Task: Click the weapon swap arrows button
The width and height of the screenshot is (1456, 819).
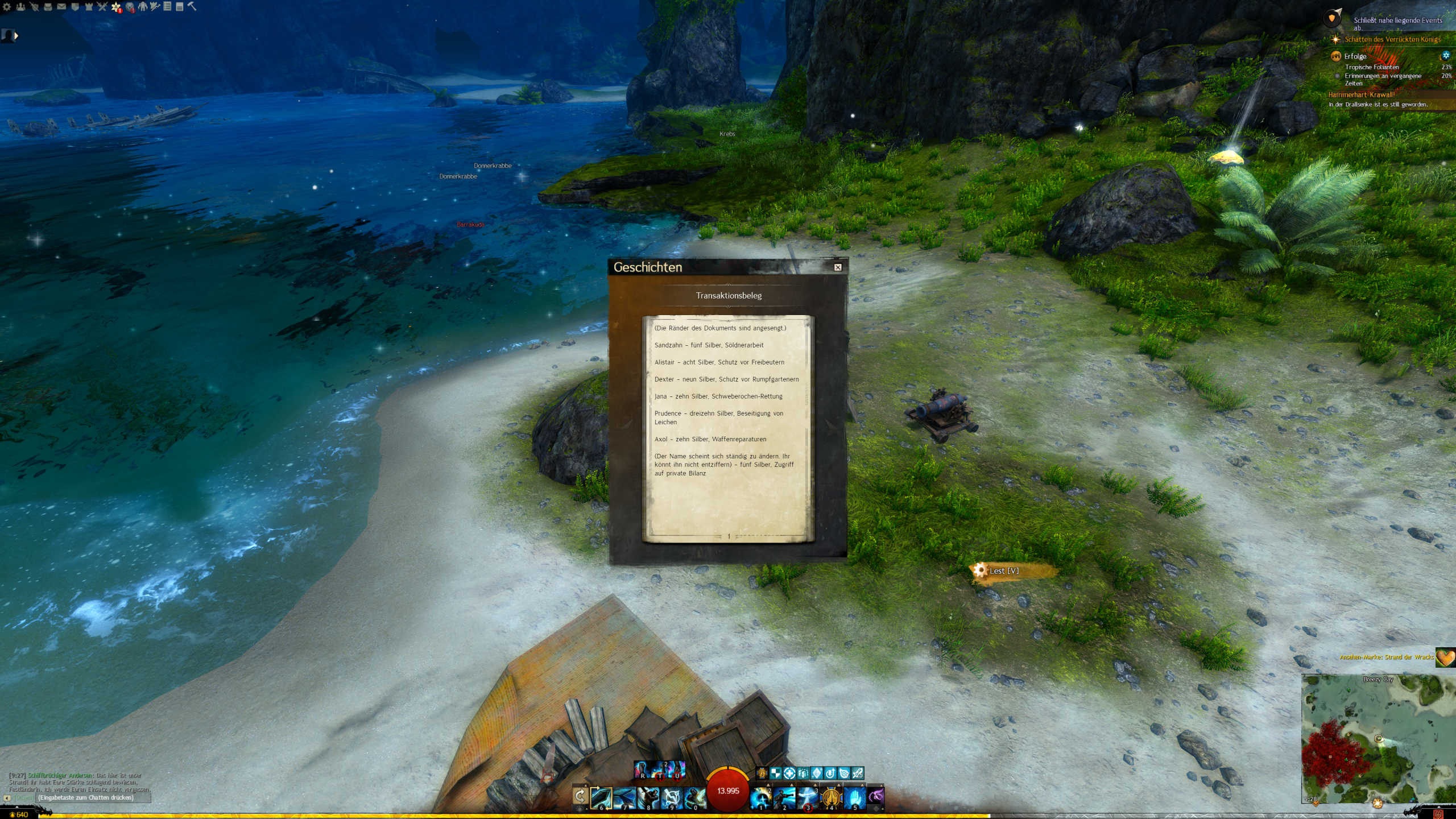Action: 580,796
